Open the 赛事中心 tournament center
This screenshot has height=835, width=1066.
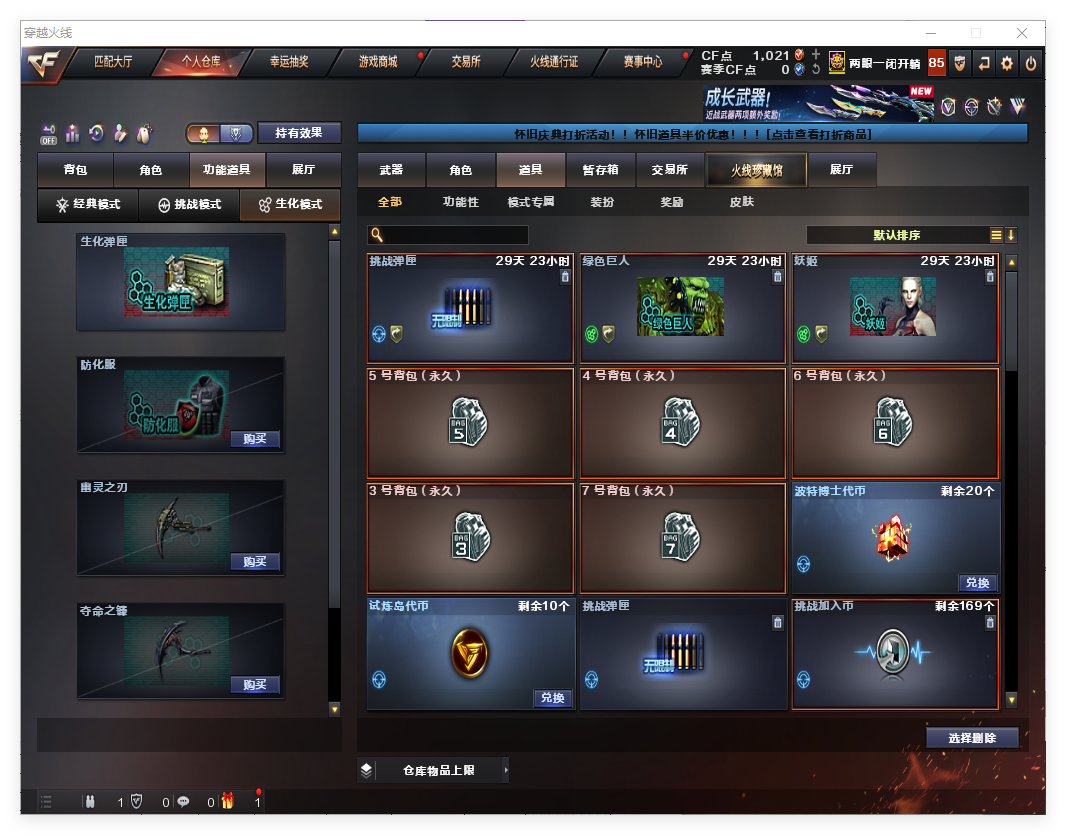643,62
